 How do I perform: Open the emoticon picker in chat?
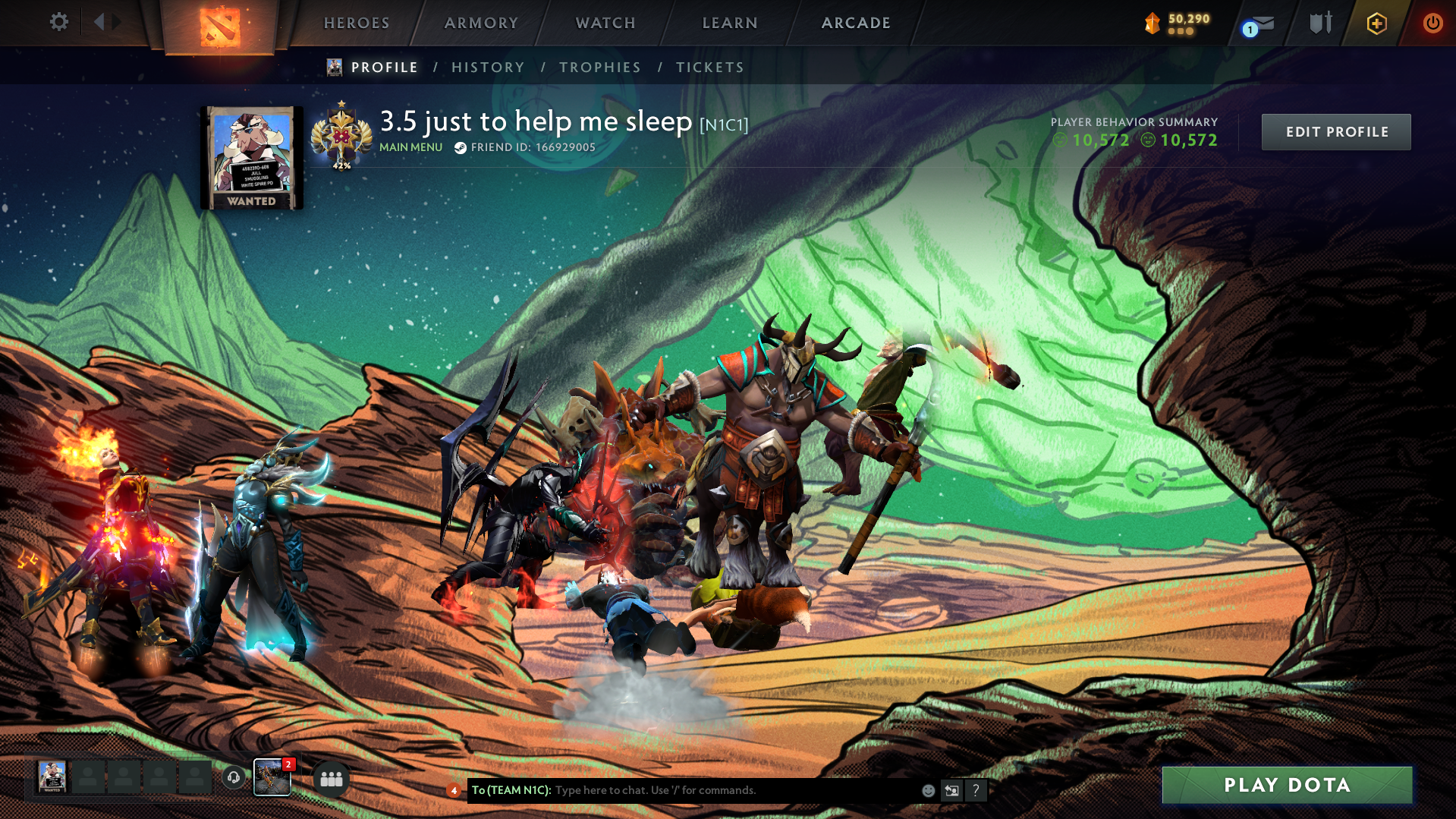pos(928,791)
